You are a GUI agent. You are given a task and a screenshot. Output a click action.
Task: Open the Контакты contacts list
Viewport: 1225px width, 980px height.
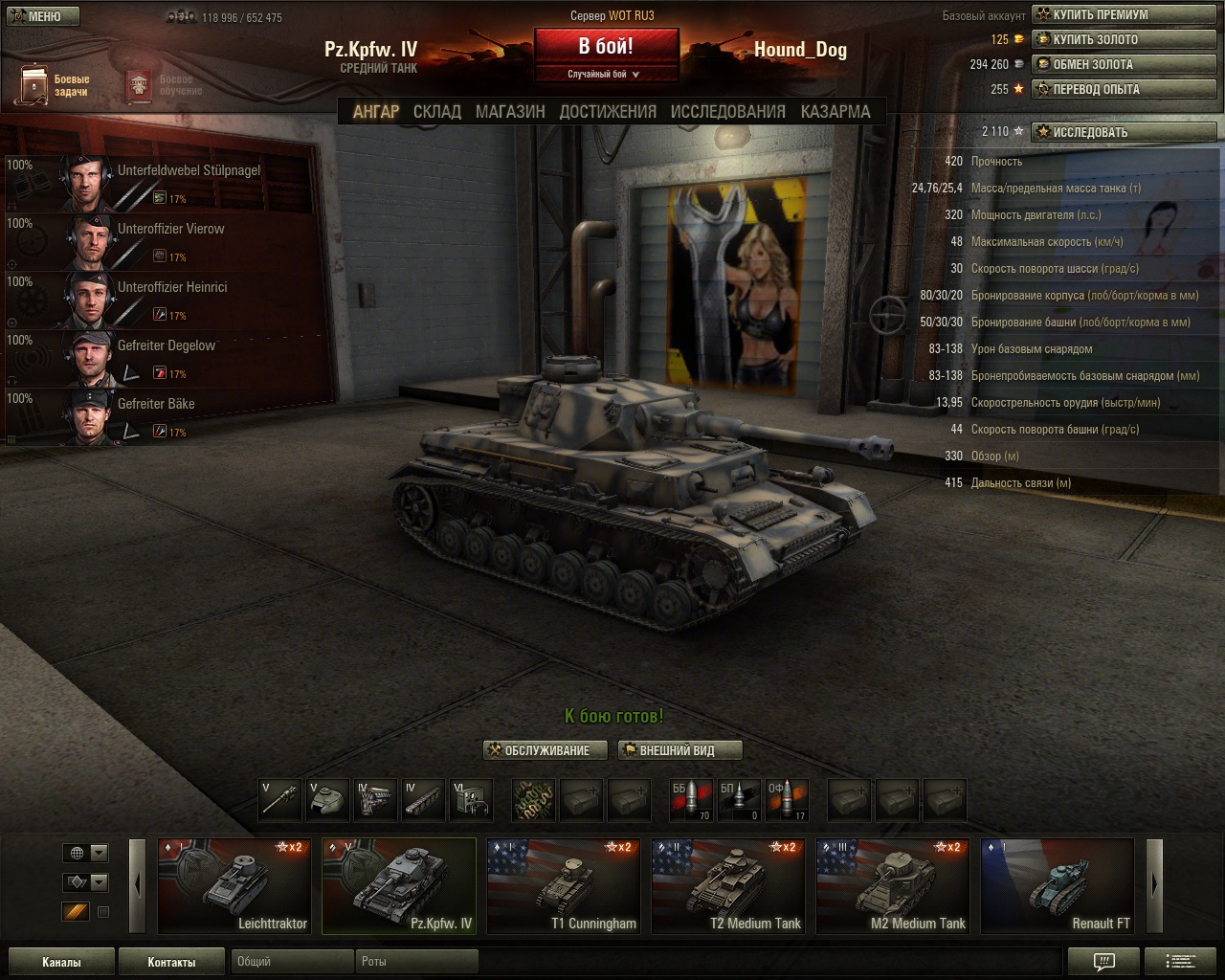pos(171,962)
